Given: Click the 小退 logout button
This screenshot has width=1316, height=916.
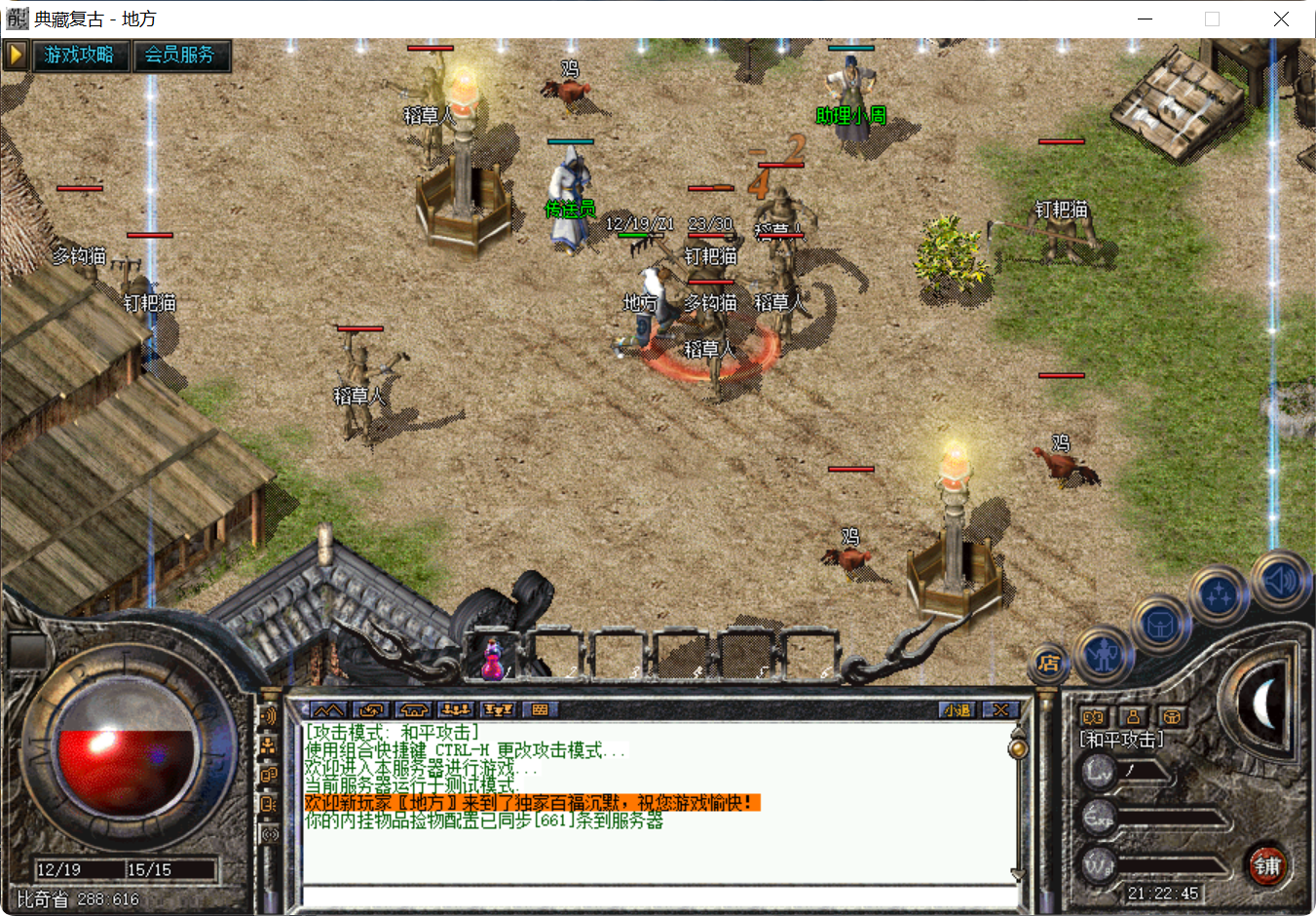Looking at the screenshot, I should pyautogui.click(x=957, y=709).
